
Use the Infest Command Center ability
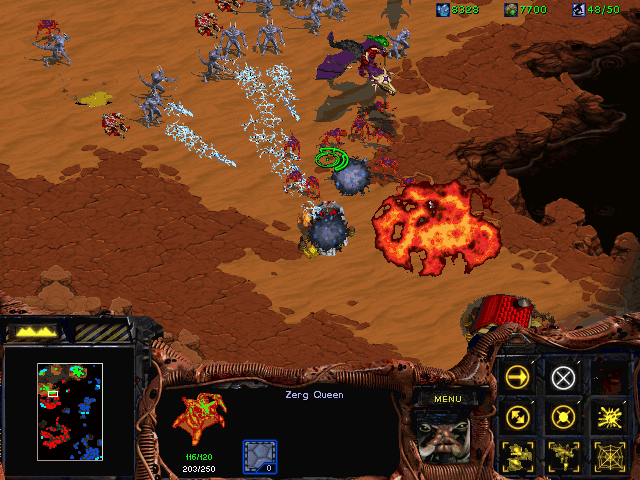pyautogui.click(x=608, y=416)
